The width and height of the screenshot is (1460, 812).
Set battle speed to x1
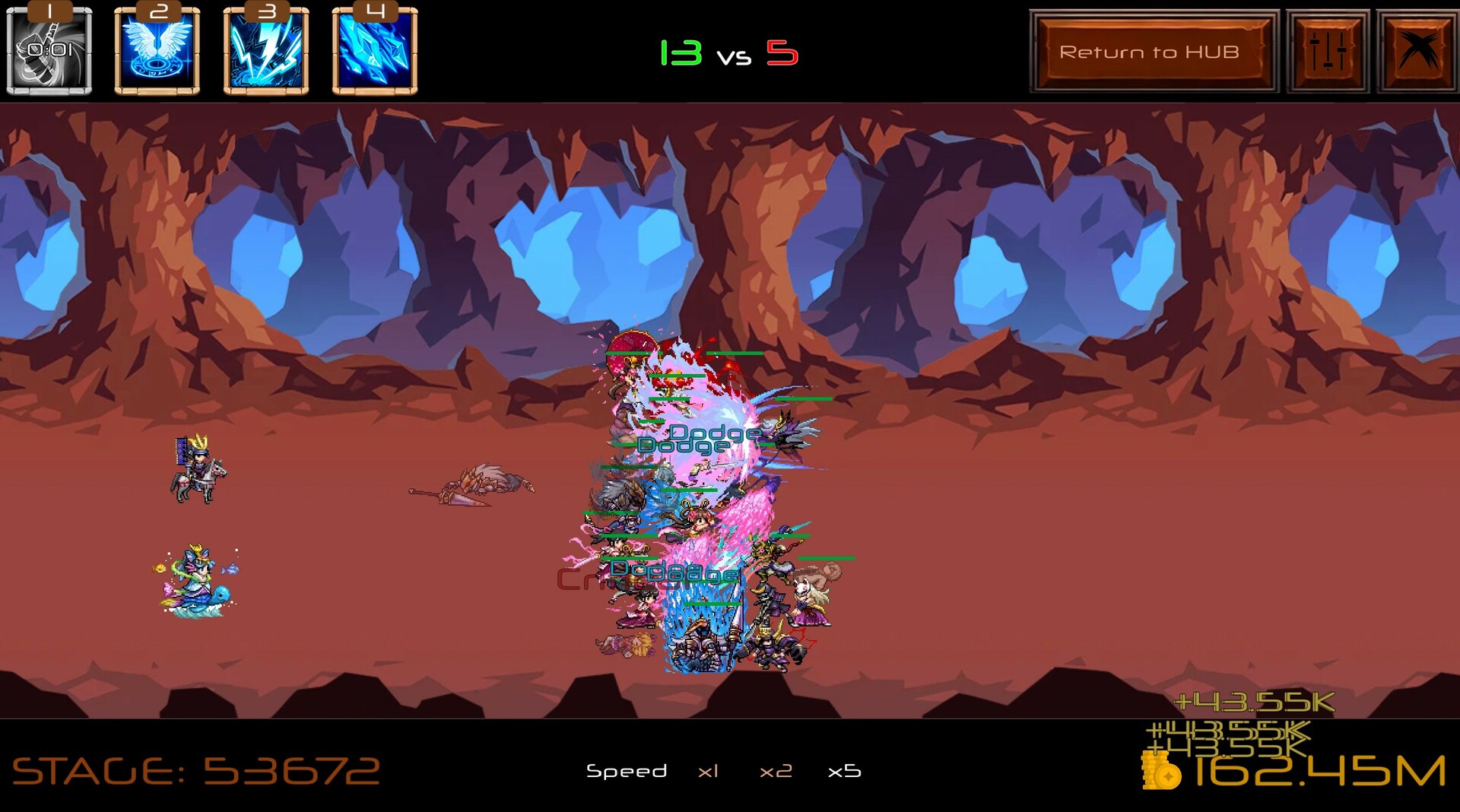tap(709, 770)
